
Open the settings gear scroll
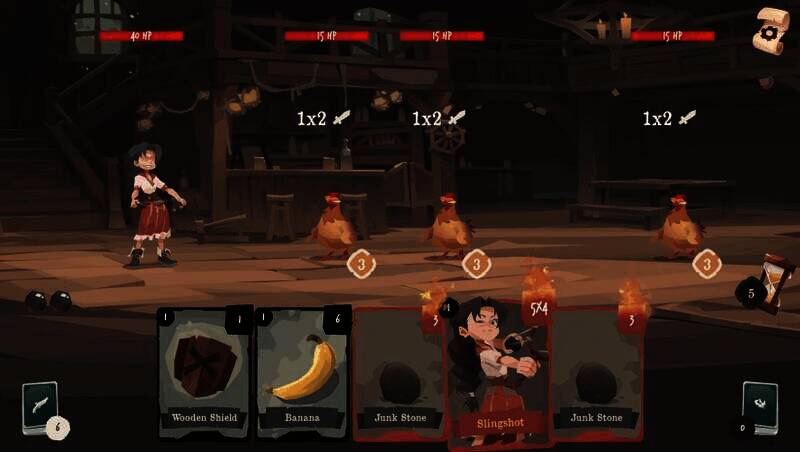[x=770, y=31]
